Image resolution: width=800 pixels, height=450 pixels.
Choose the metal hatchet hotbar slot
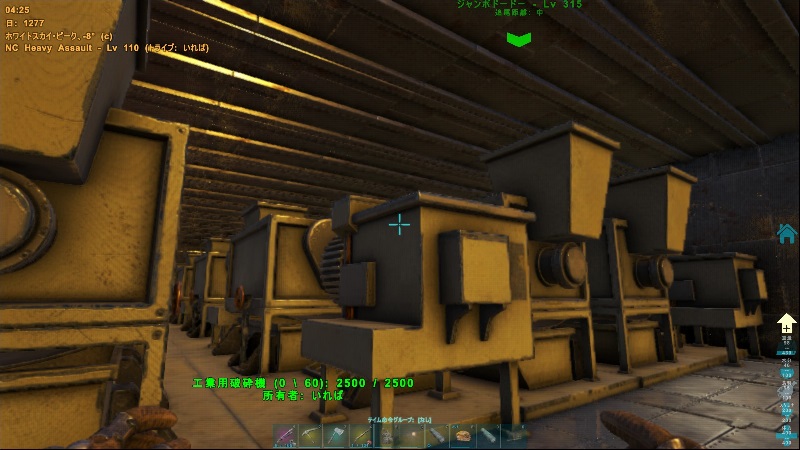[x=335, y=435]
